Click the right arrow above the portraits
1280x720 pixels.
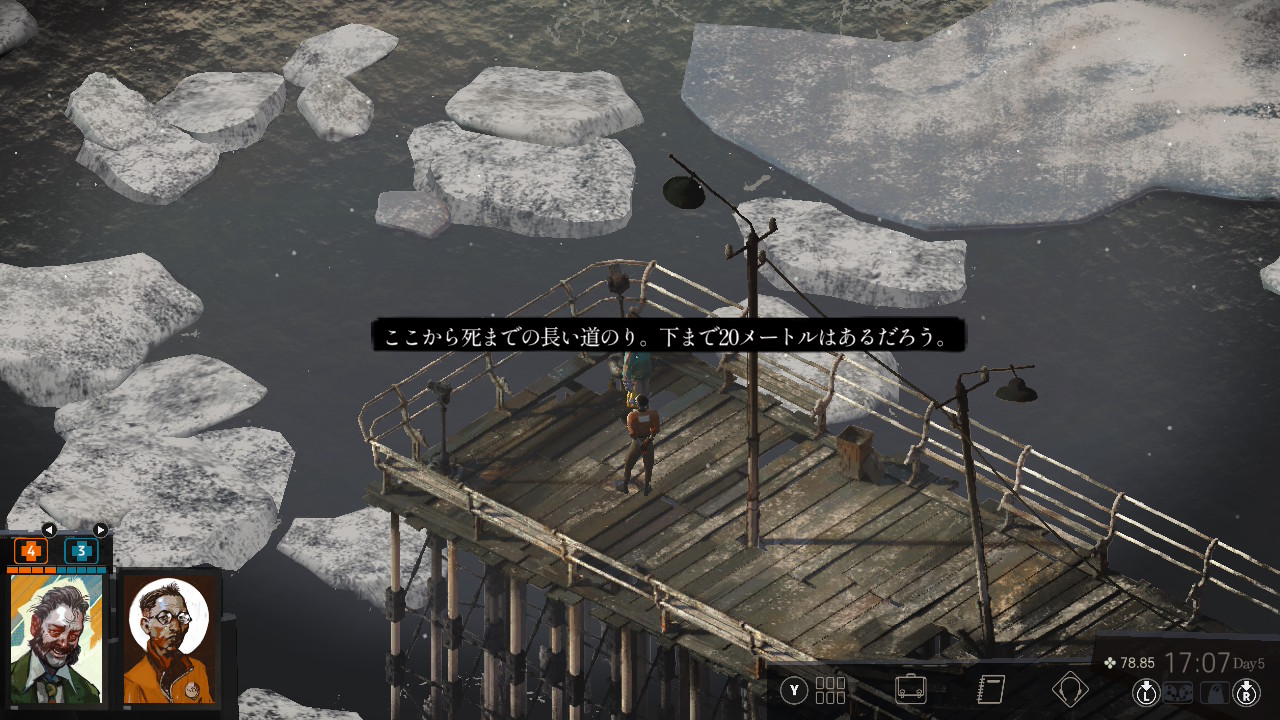point(100,529)
